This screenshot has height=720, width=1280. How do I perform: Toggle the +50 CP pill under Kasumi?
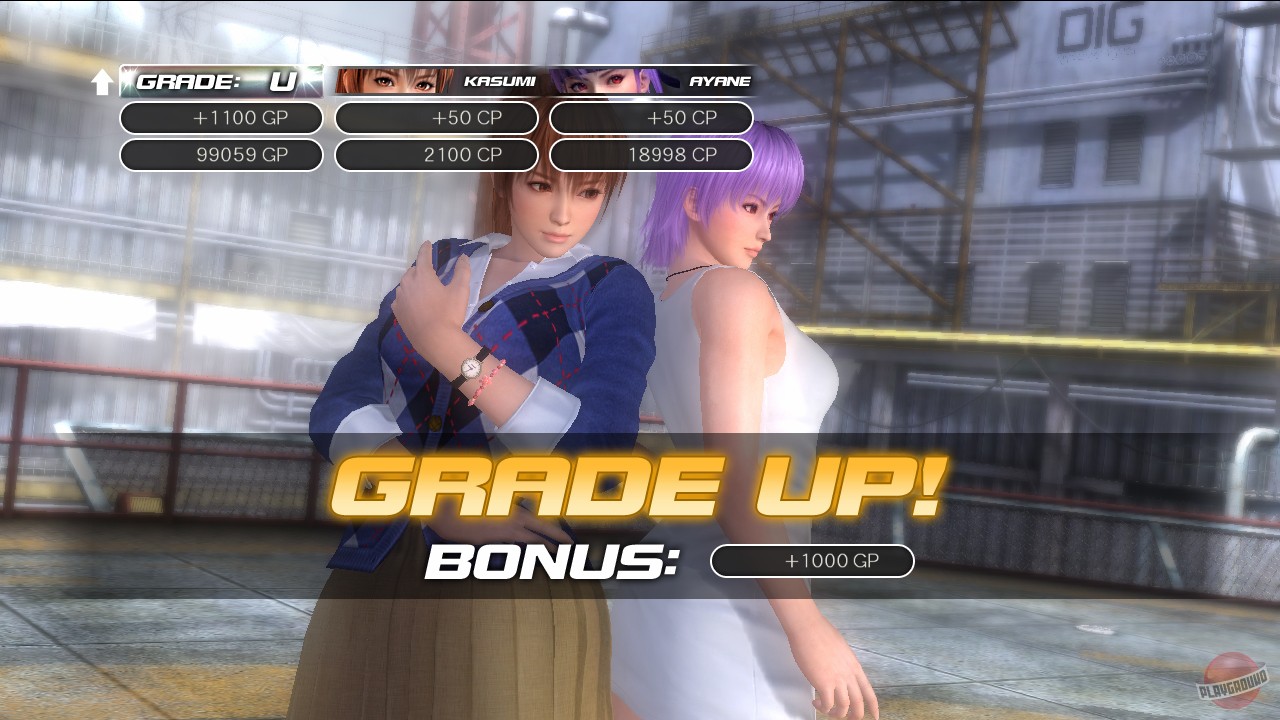point(437,118)
